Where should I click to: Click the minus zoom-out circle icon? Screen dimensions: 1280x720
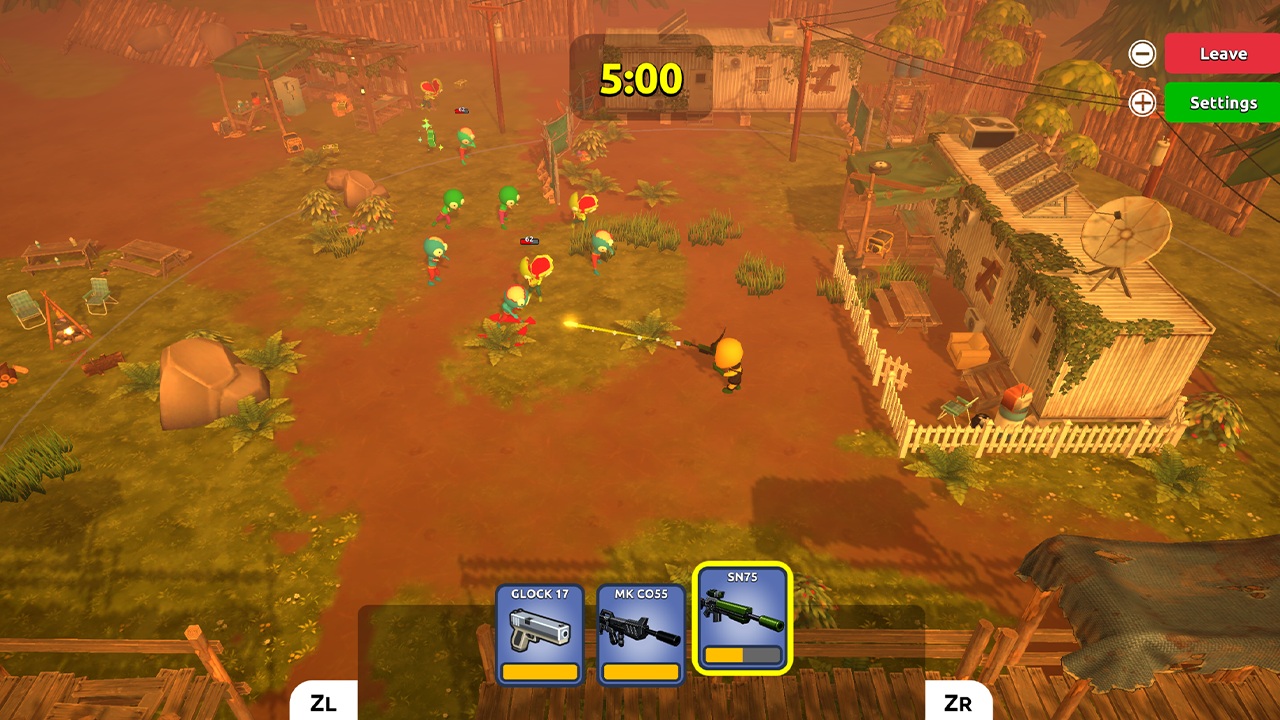tap(1141, 53)
